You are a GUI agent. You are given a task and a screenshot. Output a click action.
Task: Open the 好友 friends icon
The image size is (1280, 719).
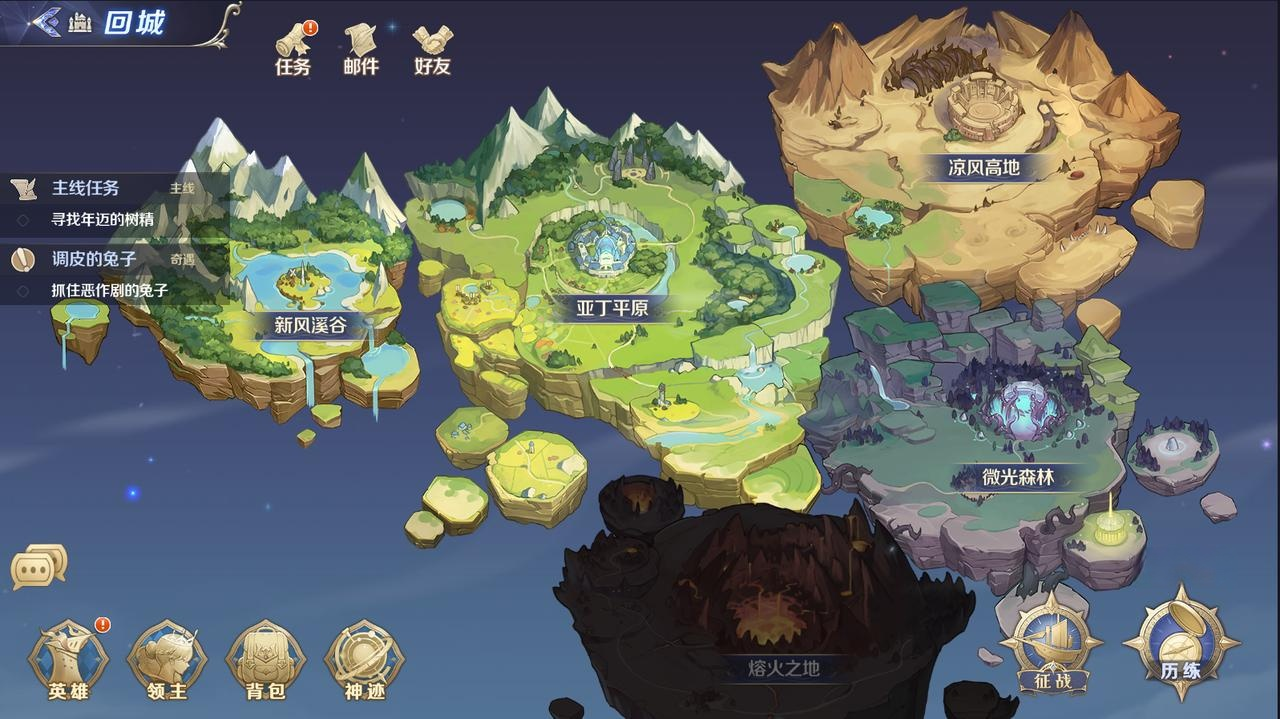tap(432, 49)
